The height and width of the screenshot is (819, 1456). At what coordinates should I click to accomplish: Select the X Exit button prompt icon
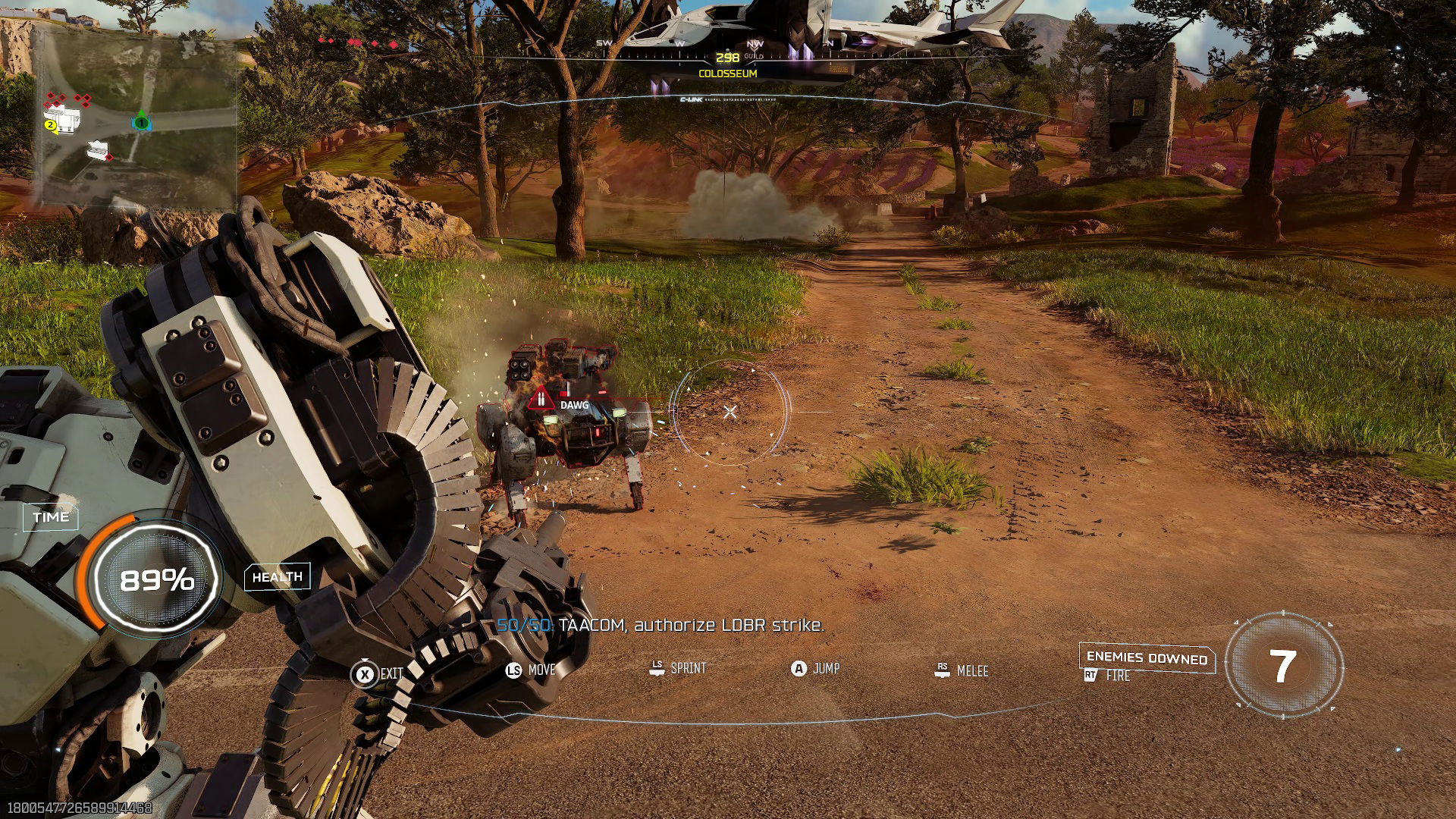pyautogui.click(x=365, y=672)
